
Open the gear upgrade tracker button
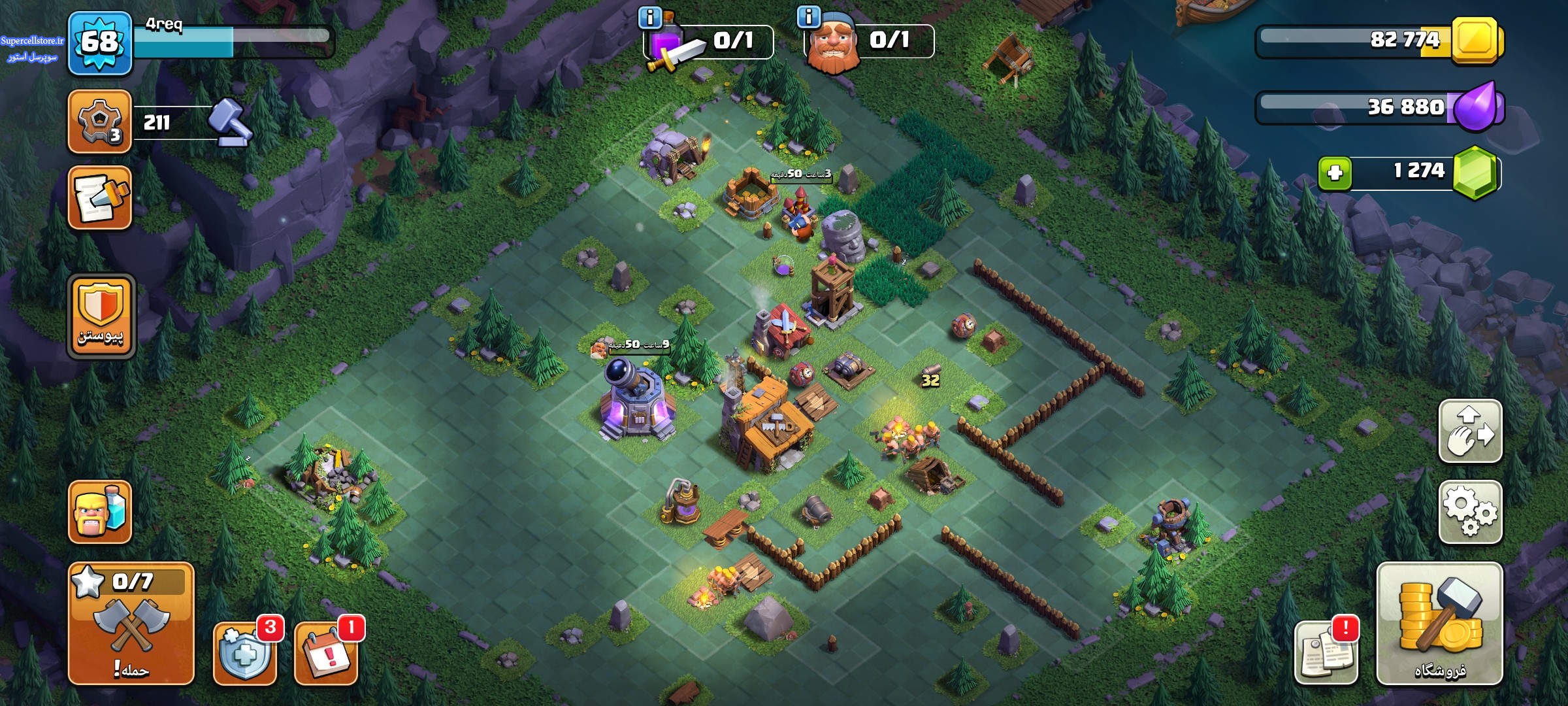click(x=100, y=122)
